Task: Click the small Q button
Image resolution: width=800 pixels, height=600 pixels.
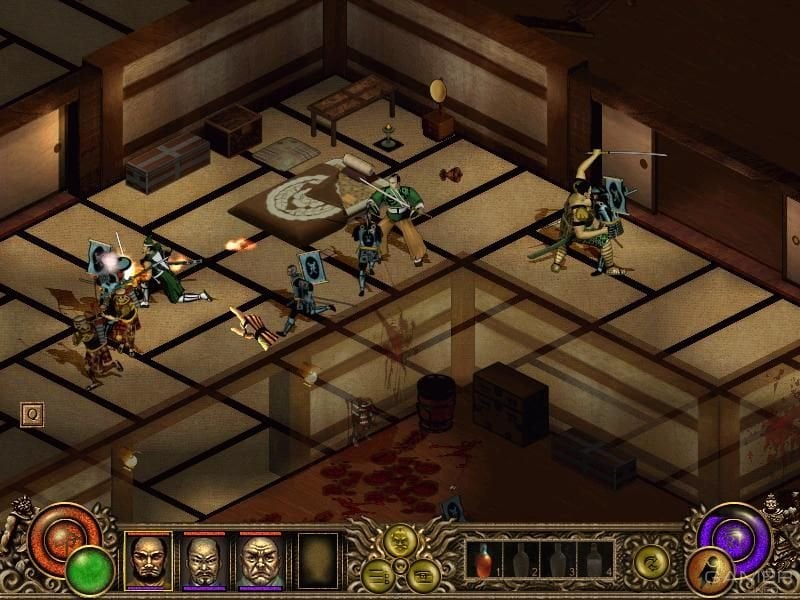Action: 31,414
